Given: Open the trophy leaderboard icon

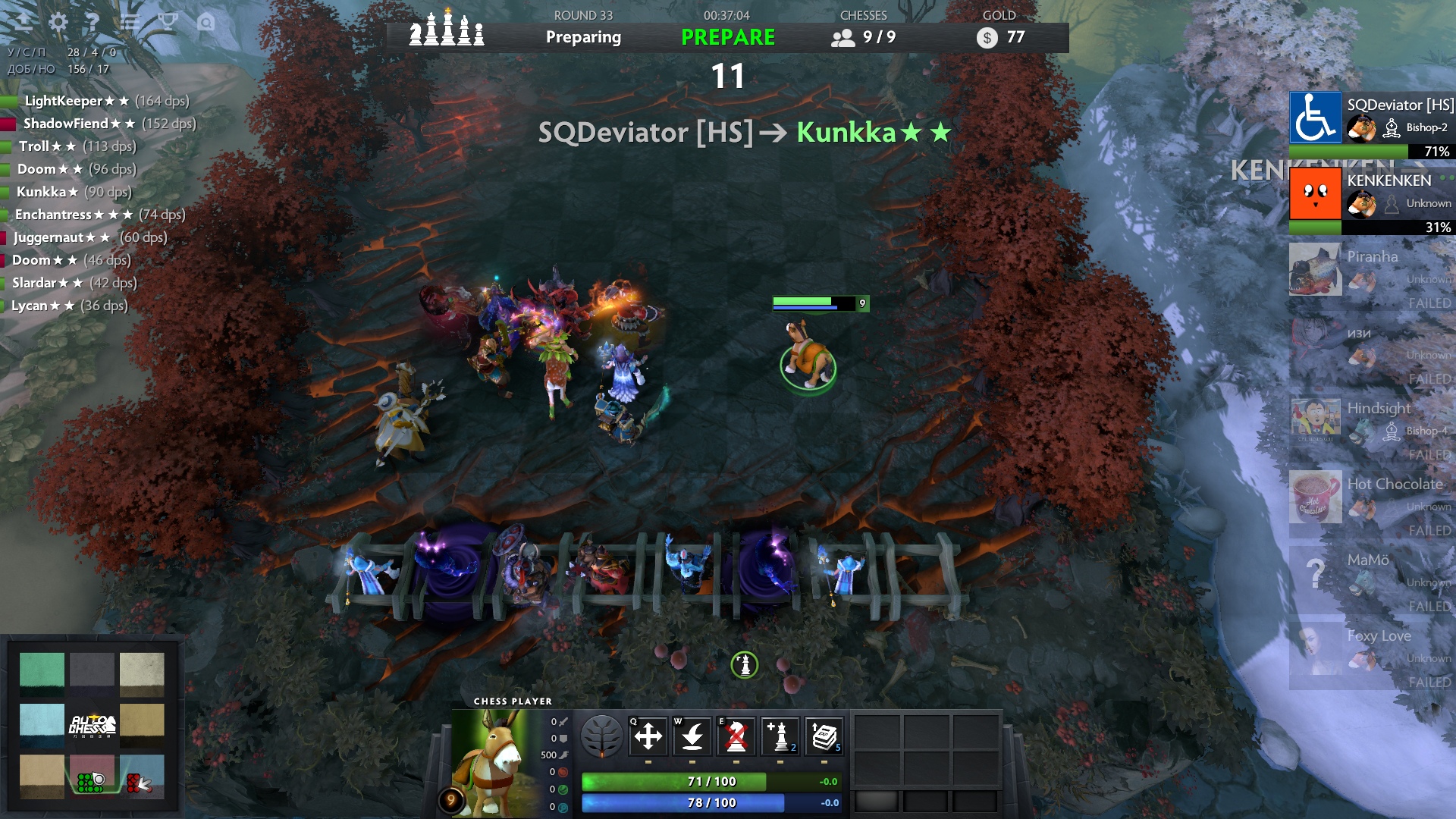Looking at the screenshot, I should point(168,22).
